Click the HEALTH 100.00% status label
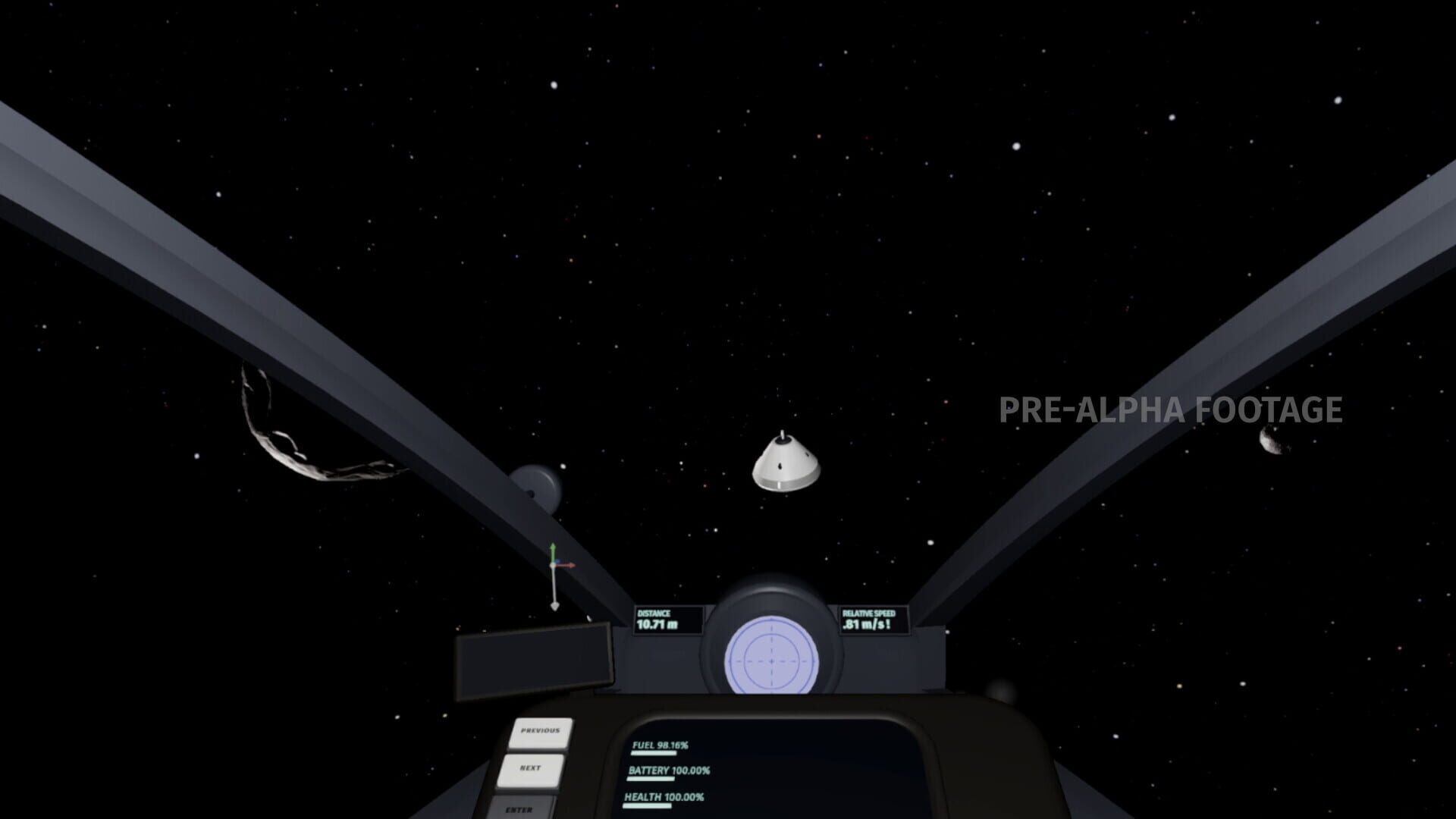1456x819 pixels. 664,799
